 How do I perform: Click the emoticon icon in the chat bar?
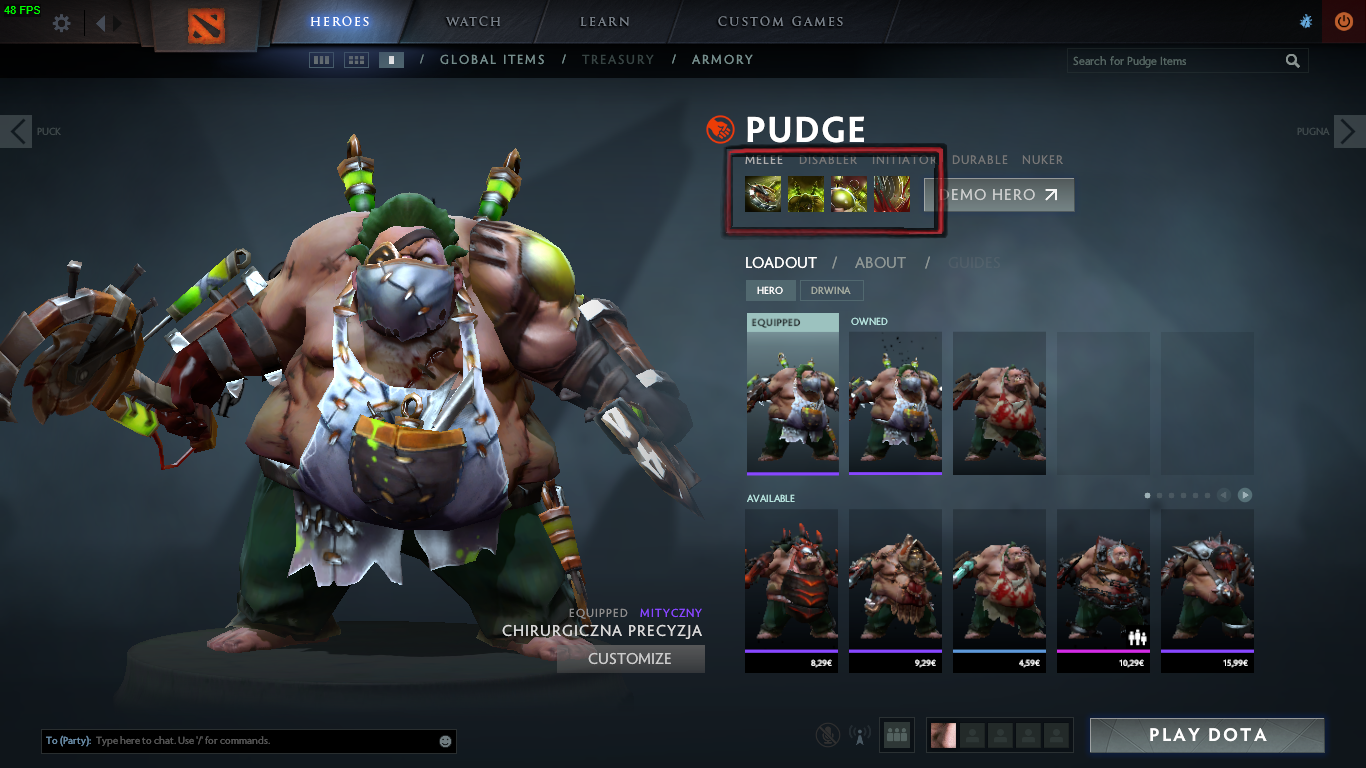(444, 740)
